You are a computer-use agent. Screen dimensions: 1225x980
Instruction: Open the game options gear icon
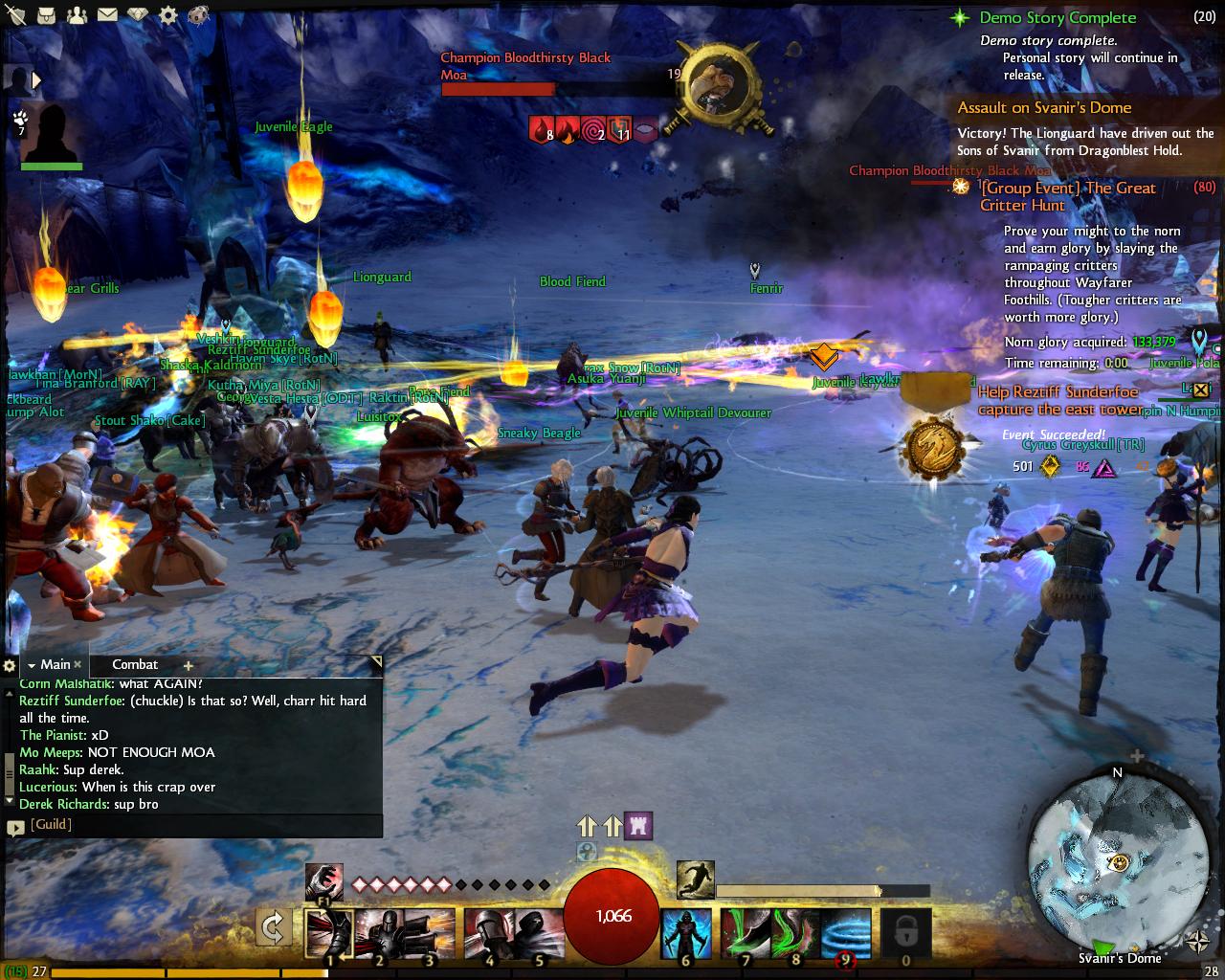click(x=167, y=15)
